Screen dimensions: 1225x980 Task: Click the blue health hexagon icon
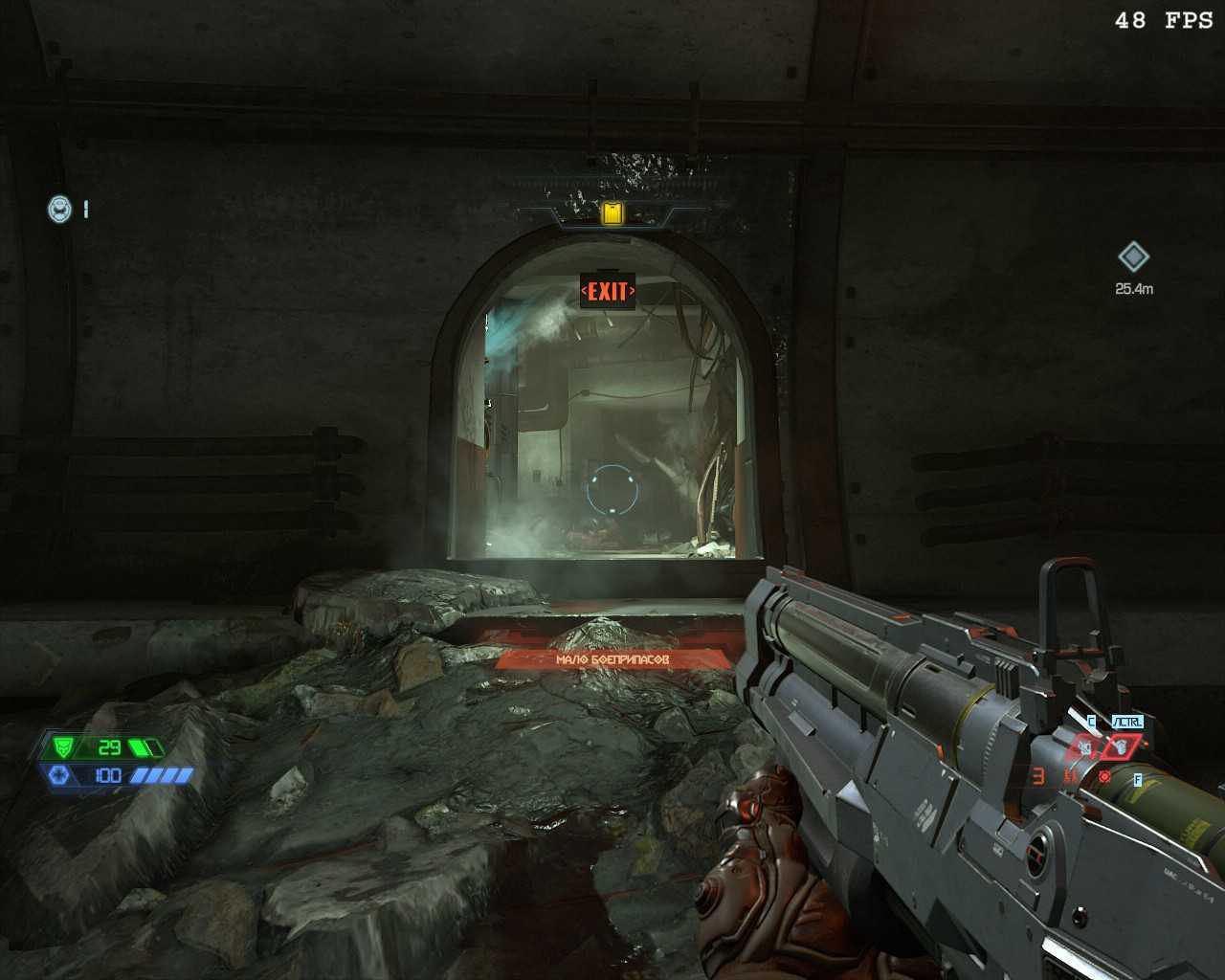pyautogui.click(x=57, y=774)
